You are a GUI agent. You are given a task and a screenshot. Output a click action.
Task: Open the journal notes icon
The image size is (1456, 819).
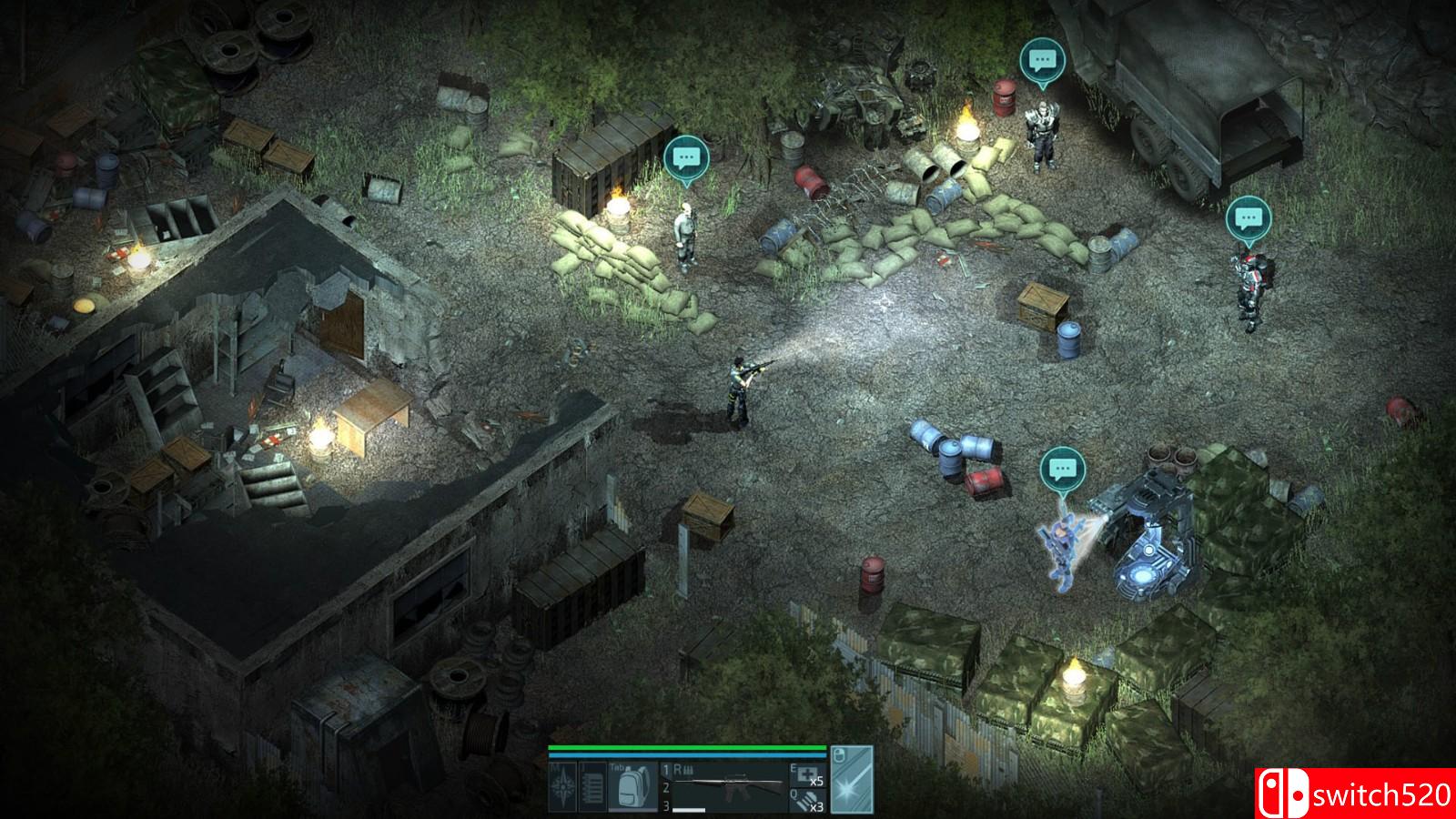[x=591, y=786]
